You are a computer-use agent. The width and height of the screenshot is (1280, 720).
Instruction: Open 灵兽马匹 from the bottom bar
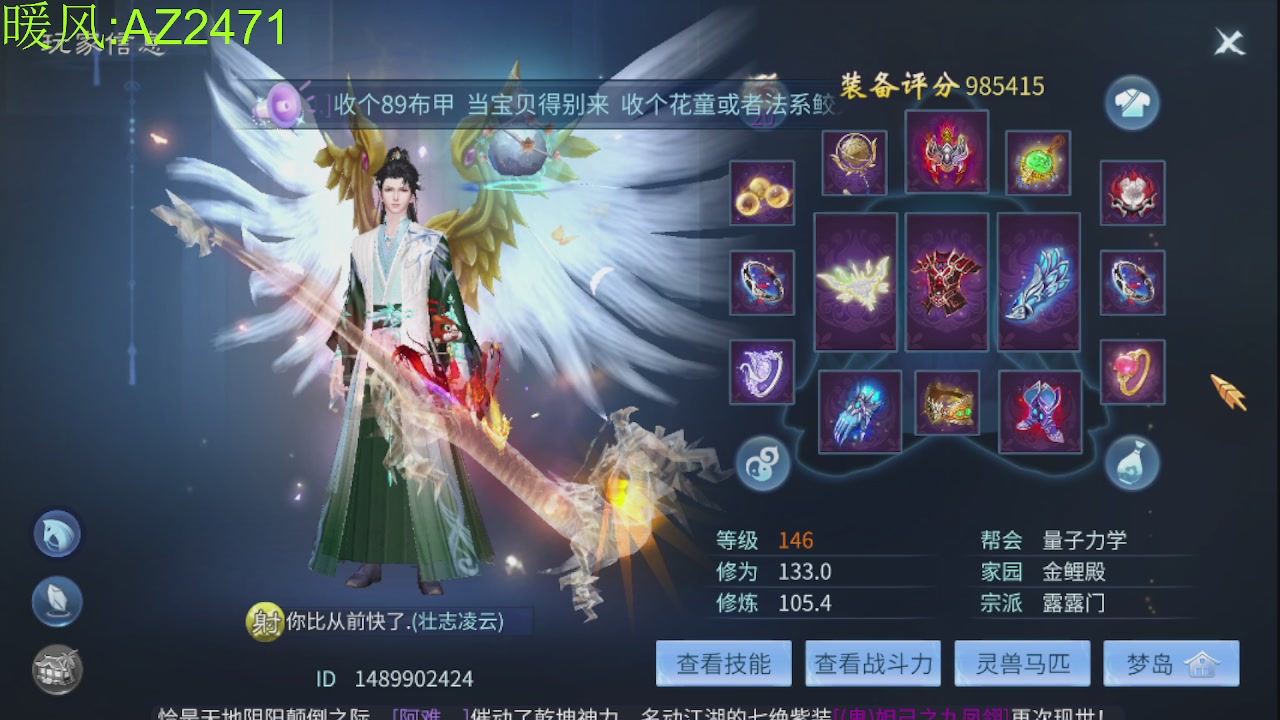1022,663
